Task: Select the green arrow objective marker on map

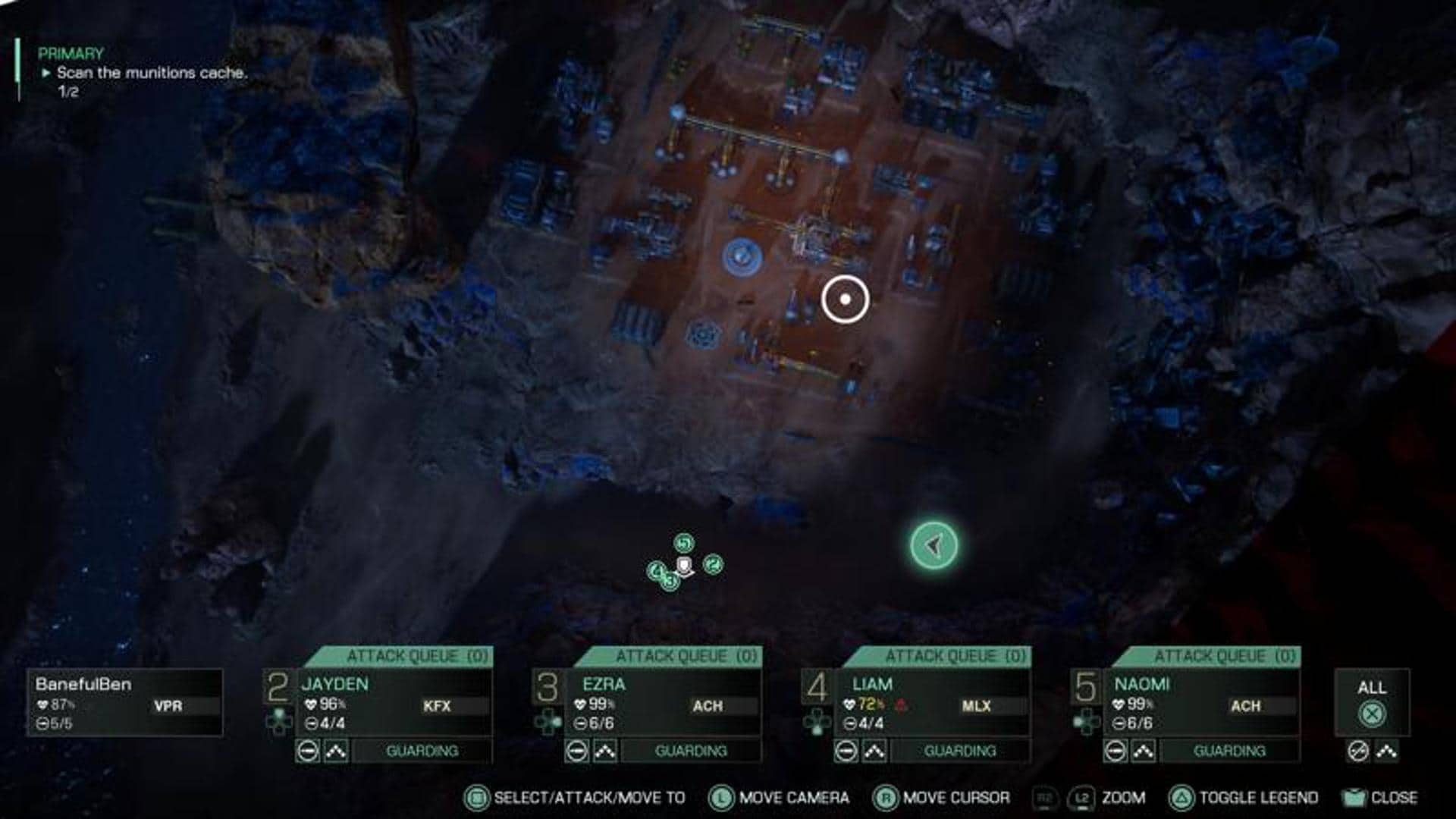Action: (934, 545)
